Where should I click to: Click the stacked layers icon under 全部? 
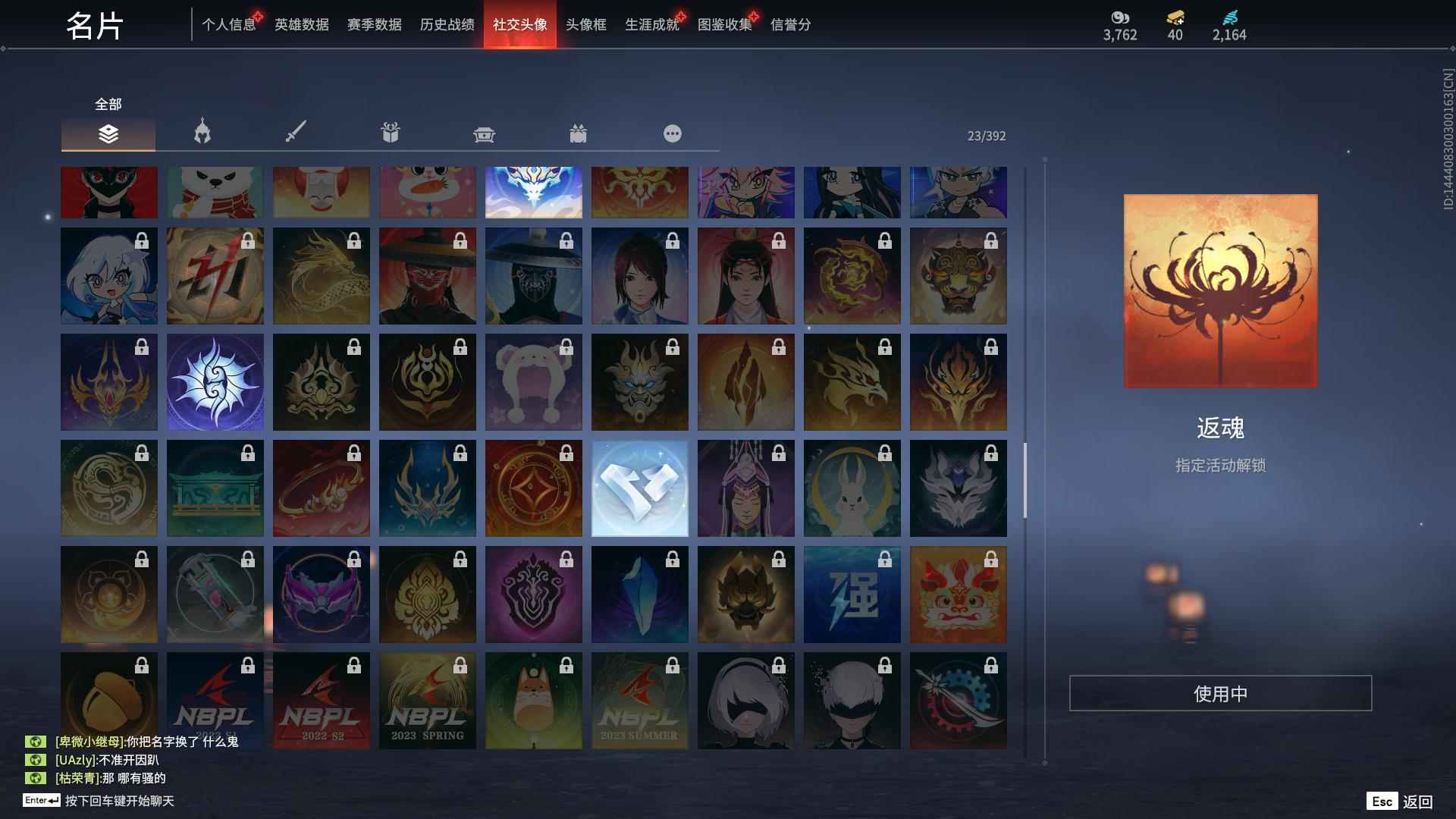[108, 135]
